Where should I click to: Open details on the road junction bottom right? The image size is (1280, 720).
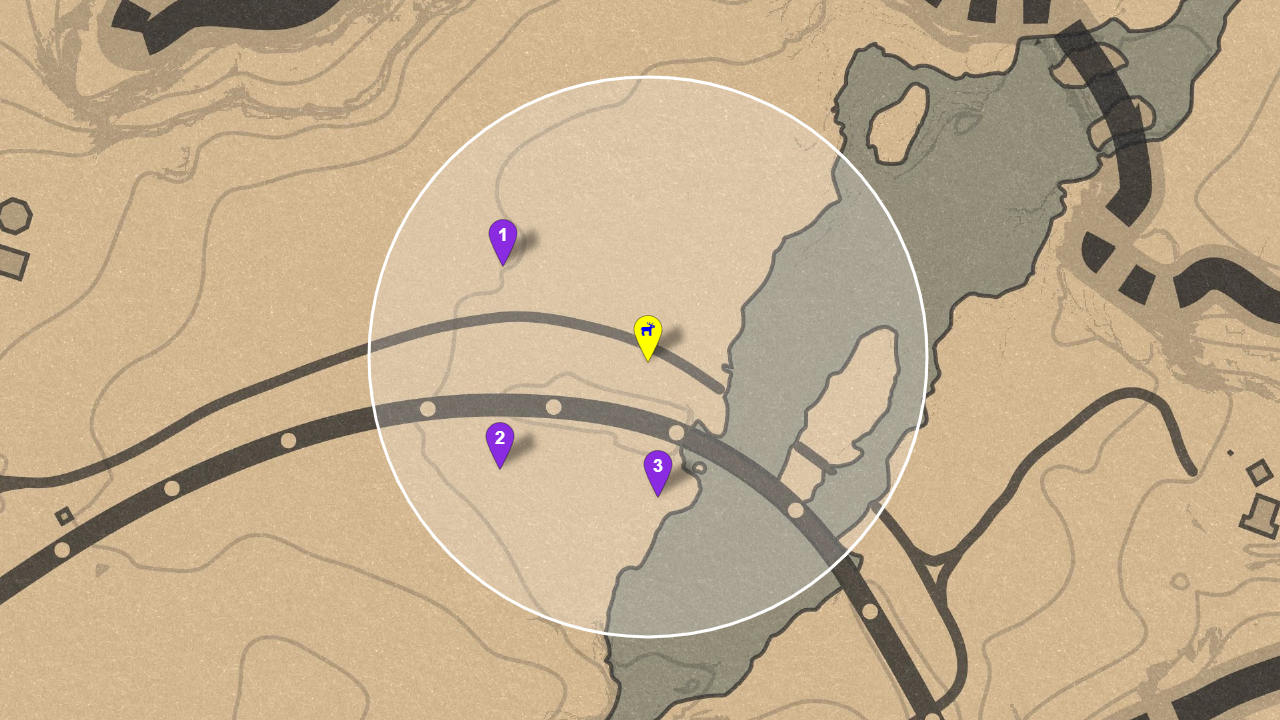click(x=935, y=570)
